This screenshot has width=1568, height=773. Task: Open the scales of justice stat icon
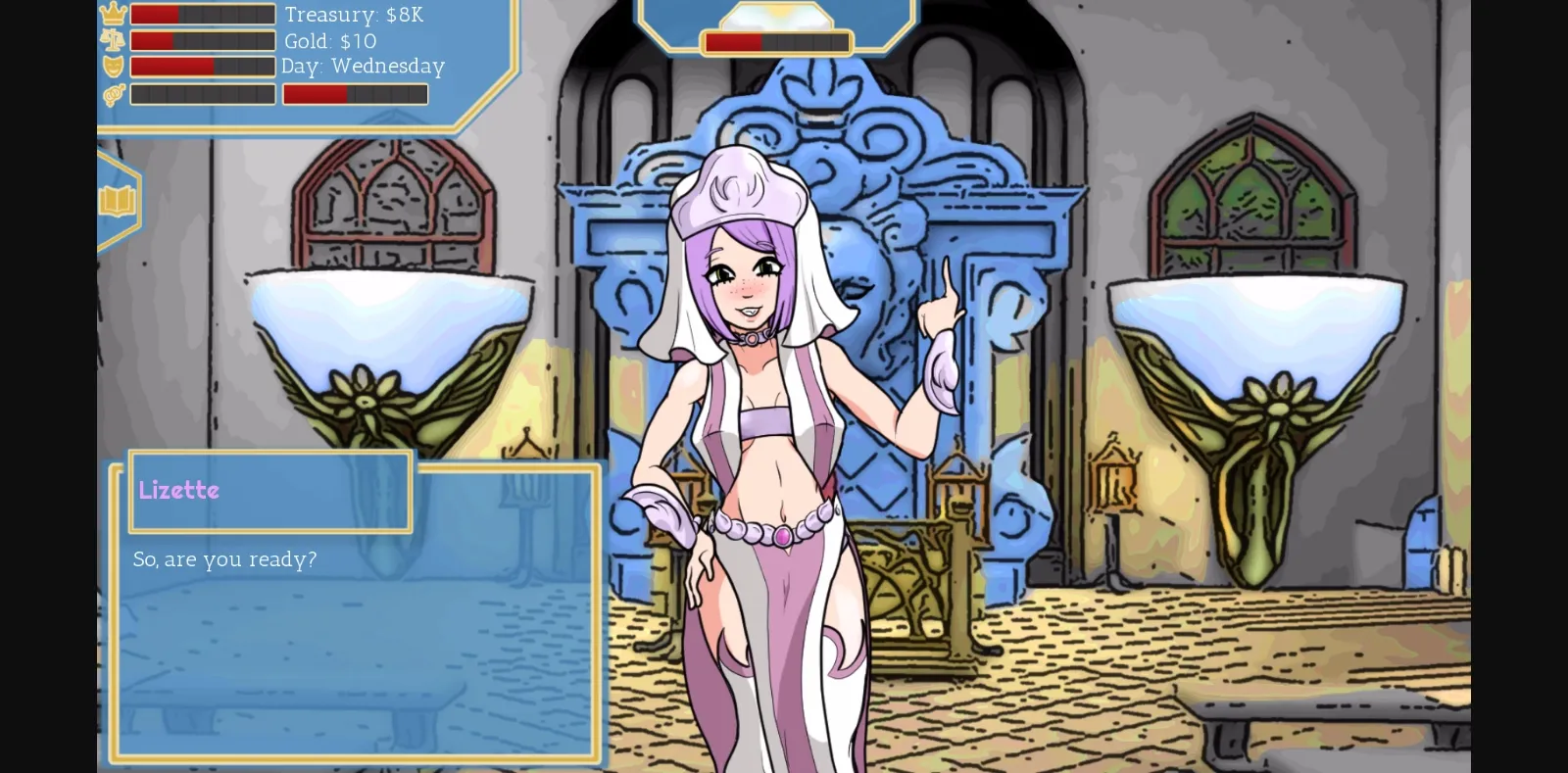(114, 40)
